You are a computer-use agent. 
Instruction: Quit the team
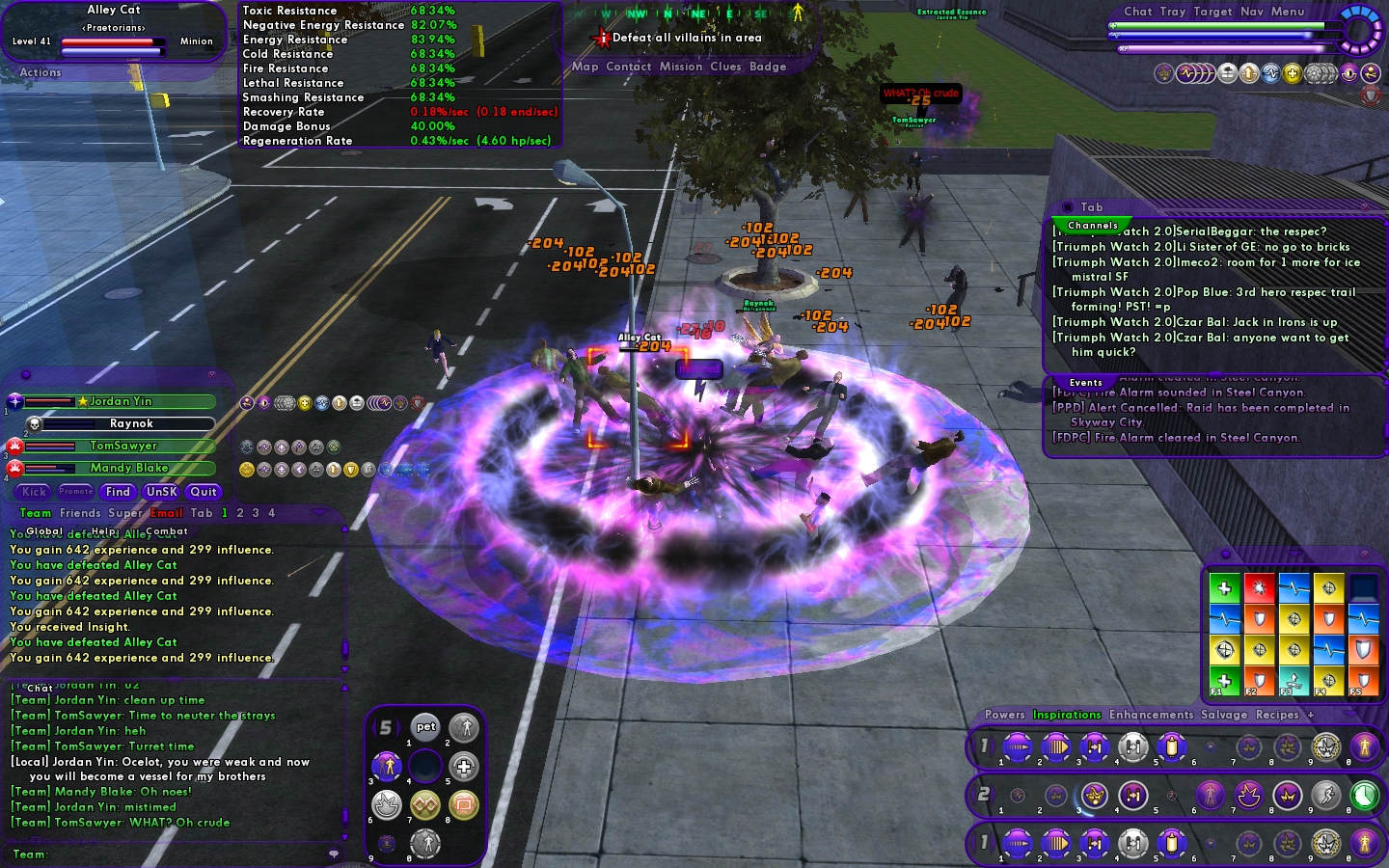(204, 492)
